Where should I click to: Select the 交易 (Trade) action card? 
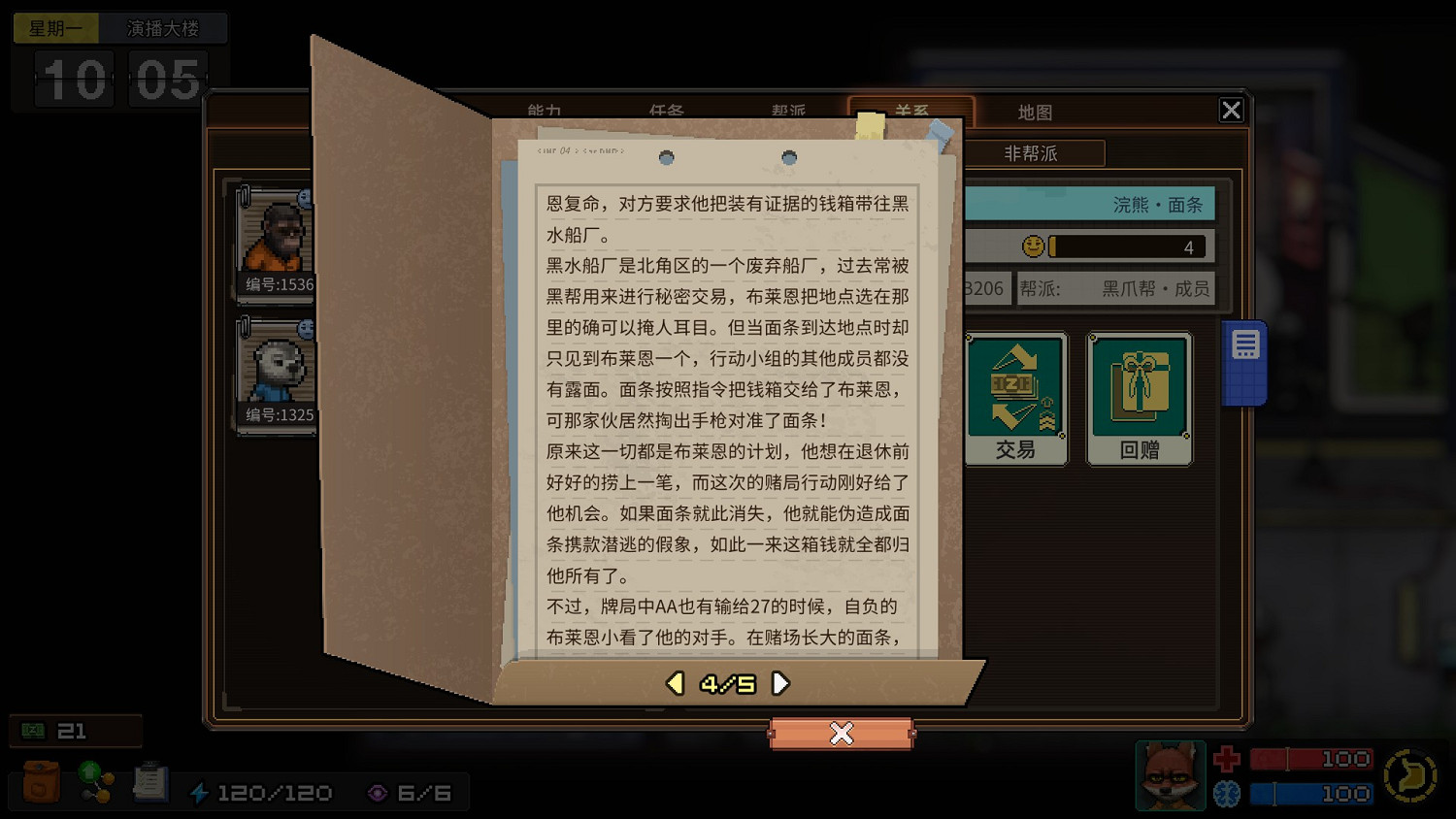pyautogui.click(x=1015, y=398)
